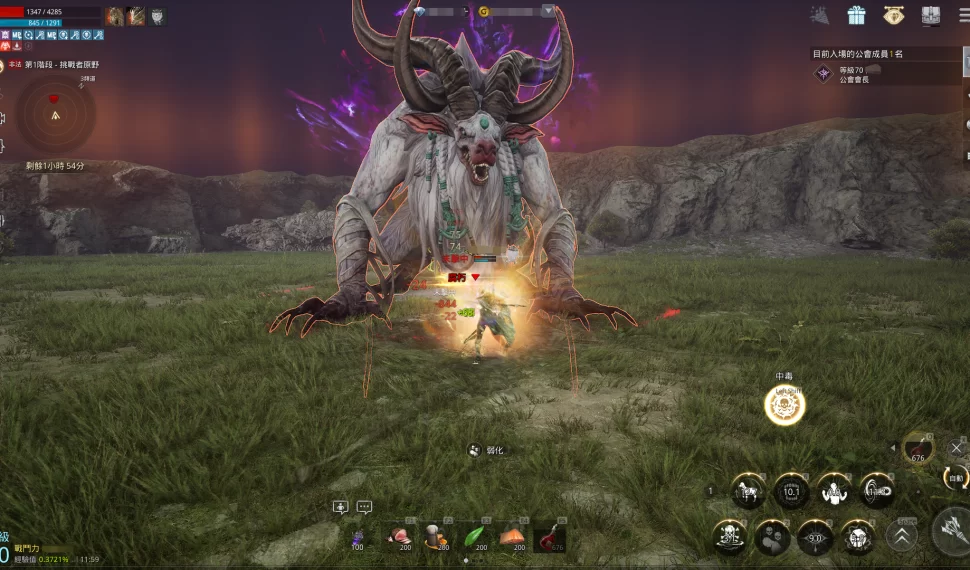Activate the flexing muscle figure skill
The image size is (970, 570).
point(834,490)
